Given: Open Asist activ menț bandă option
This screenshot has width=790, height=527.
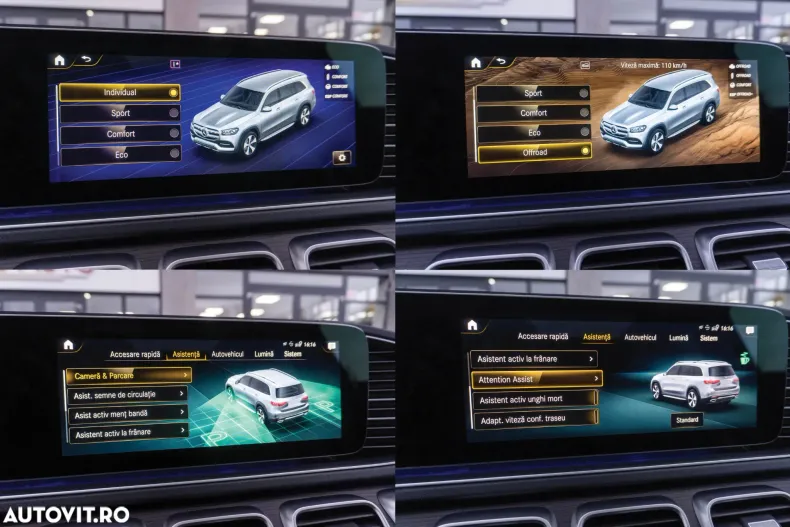Looking at the screenshot, I should [127, 413].
